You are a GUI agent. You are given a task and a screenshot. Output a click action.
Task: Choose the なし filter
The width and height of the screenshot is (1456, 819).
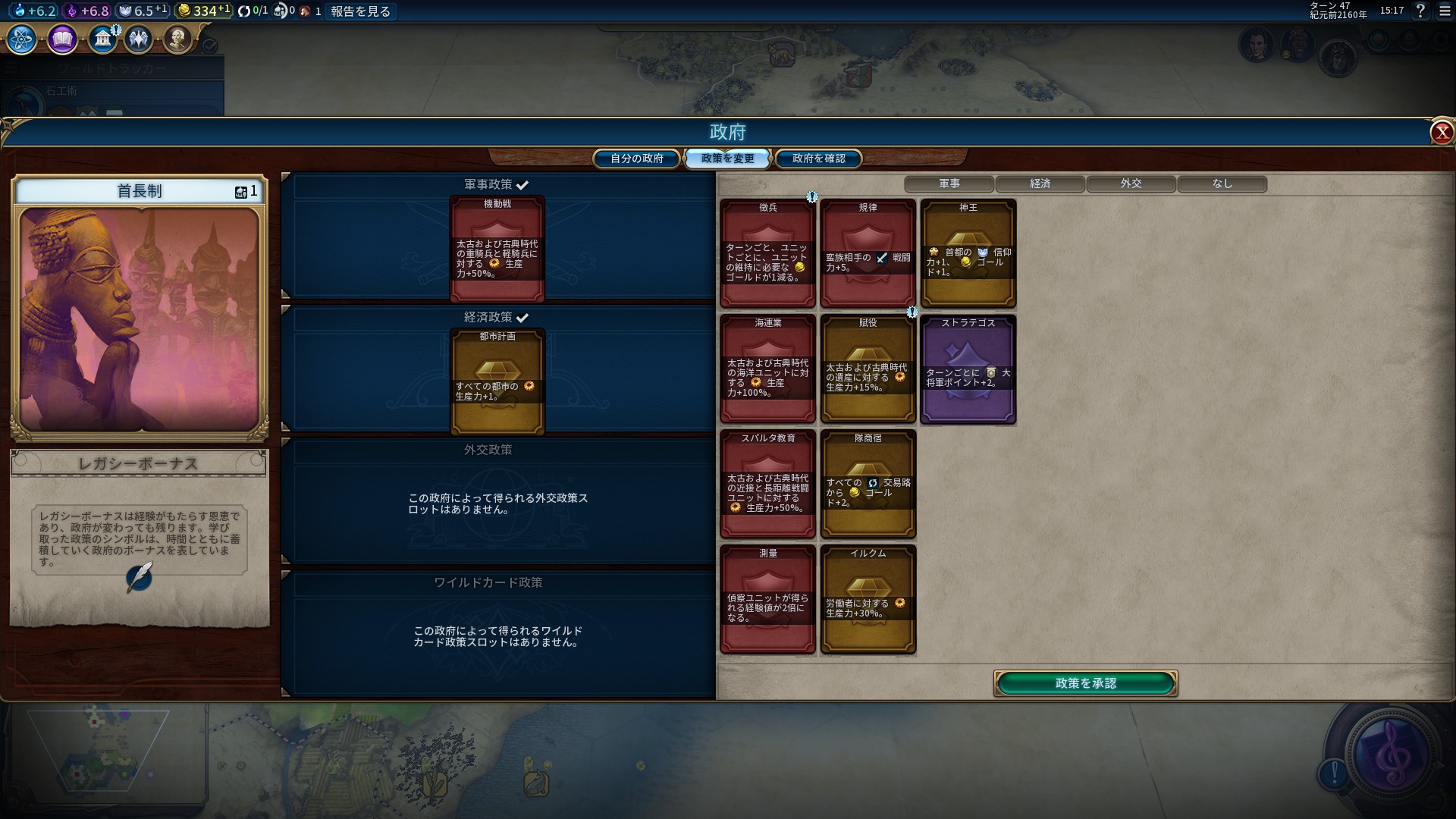point(1222,184)
